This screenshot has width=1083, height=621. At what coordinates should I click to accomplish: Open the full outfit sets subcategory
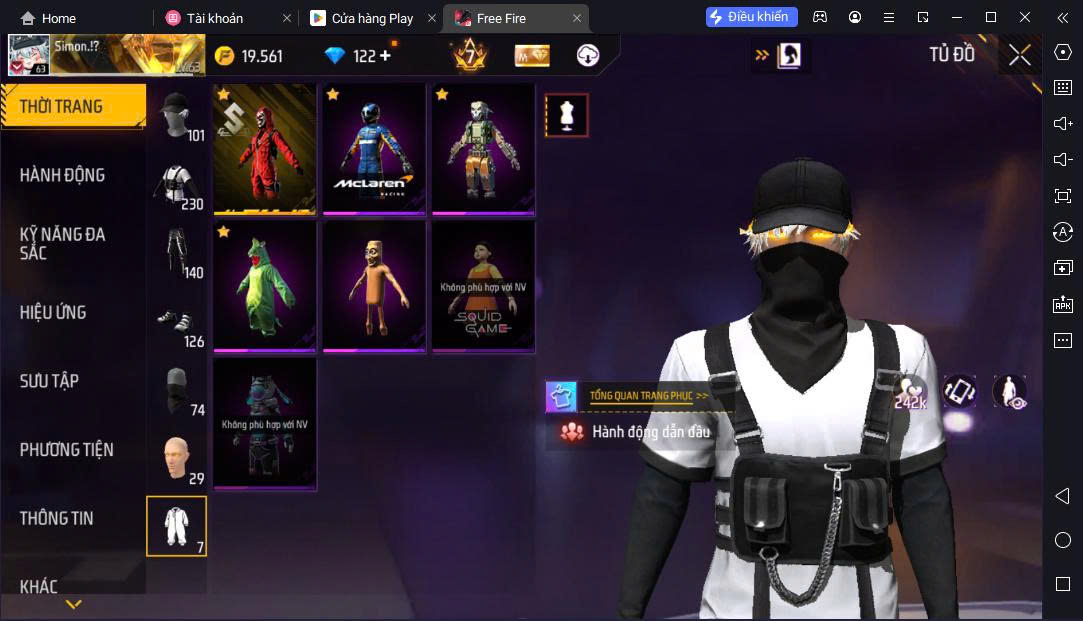click(176, 526)
